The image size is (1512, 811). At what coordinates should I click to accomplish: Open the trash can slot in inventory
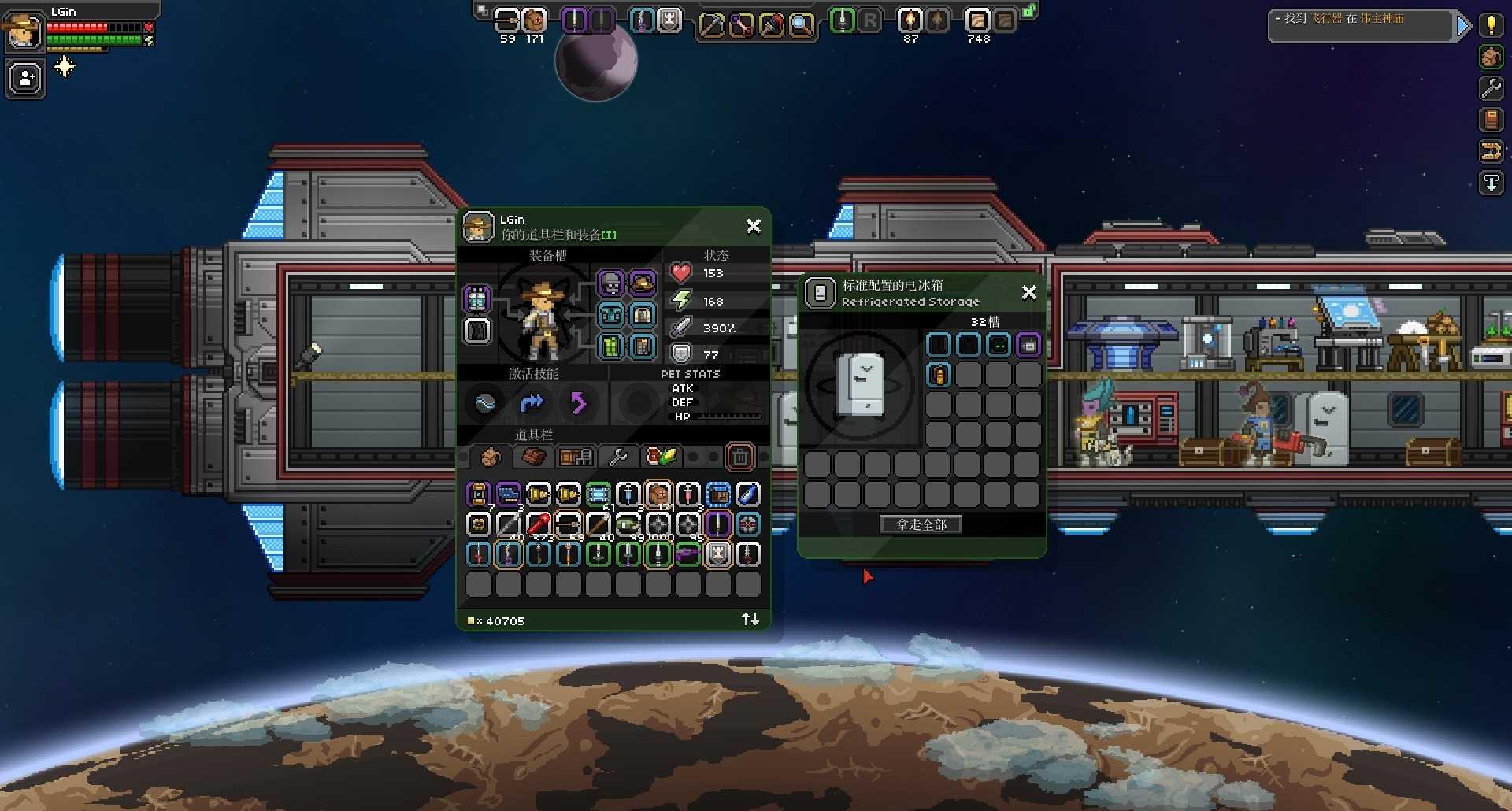coord(739,457)
